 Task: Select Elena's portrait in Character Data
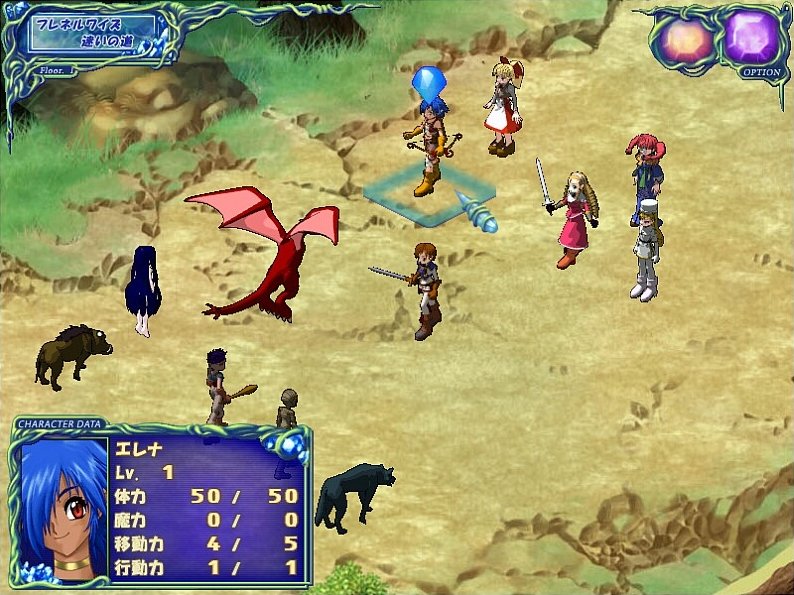(63, 507)
